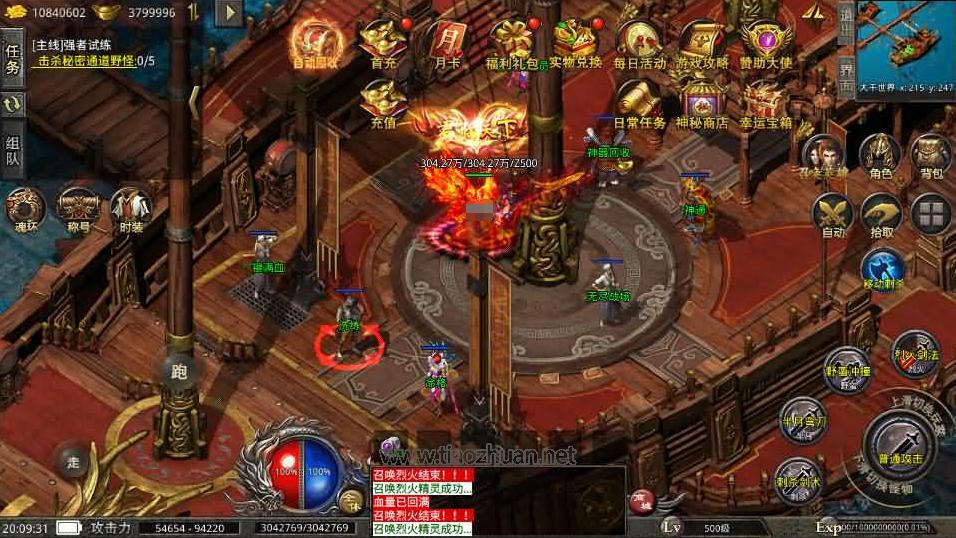Activate the 拾取 pickup button
The image size is (956, 538).
tap(881, 215)
